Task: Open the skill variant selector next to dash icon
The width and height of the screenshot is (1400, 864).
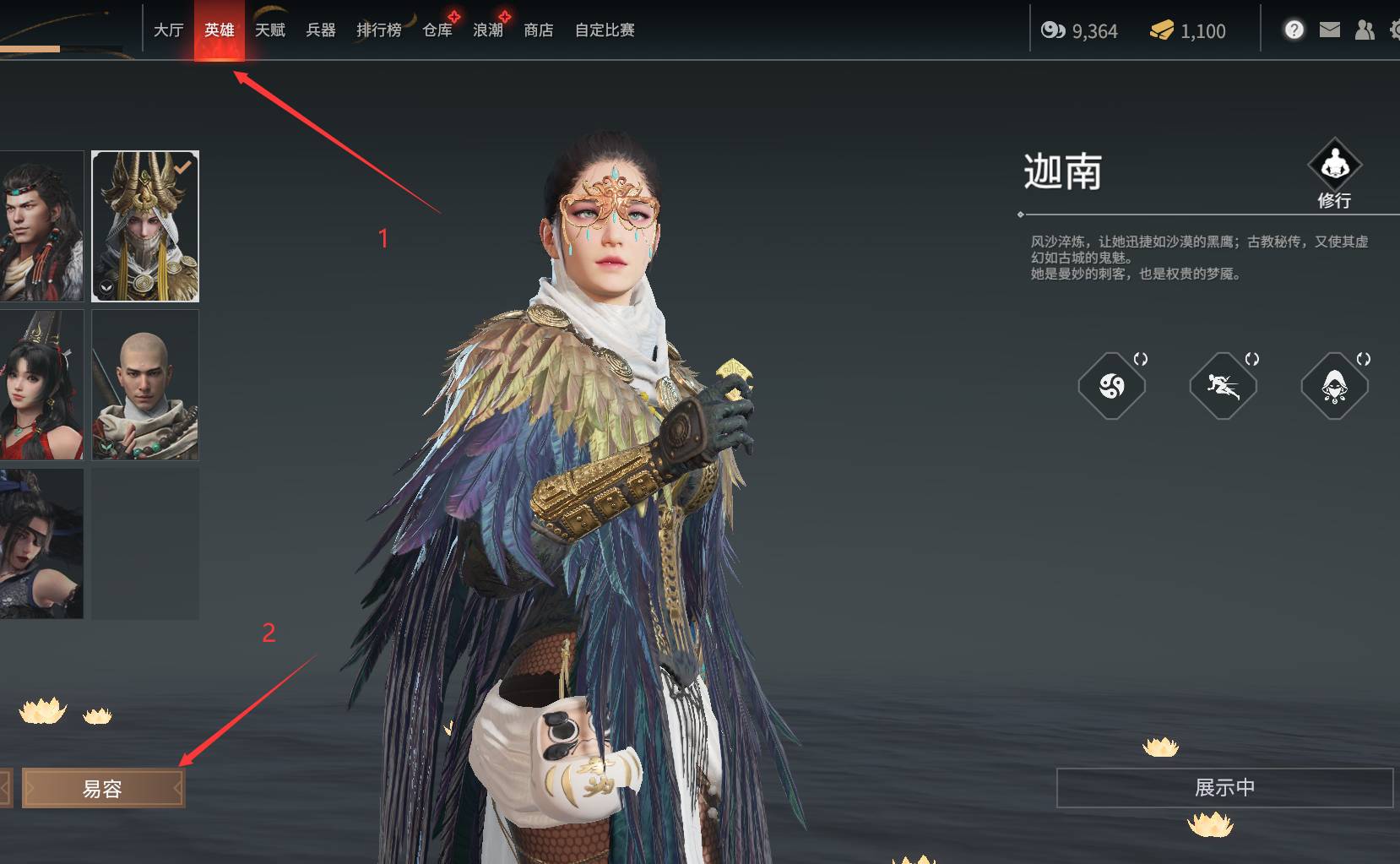Action: point(1251,358)
